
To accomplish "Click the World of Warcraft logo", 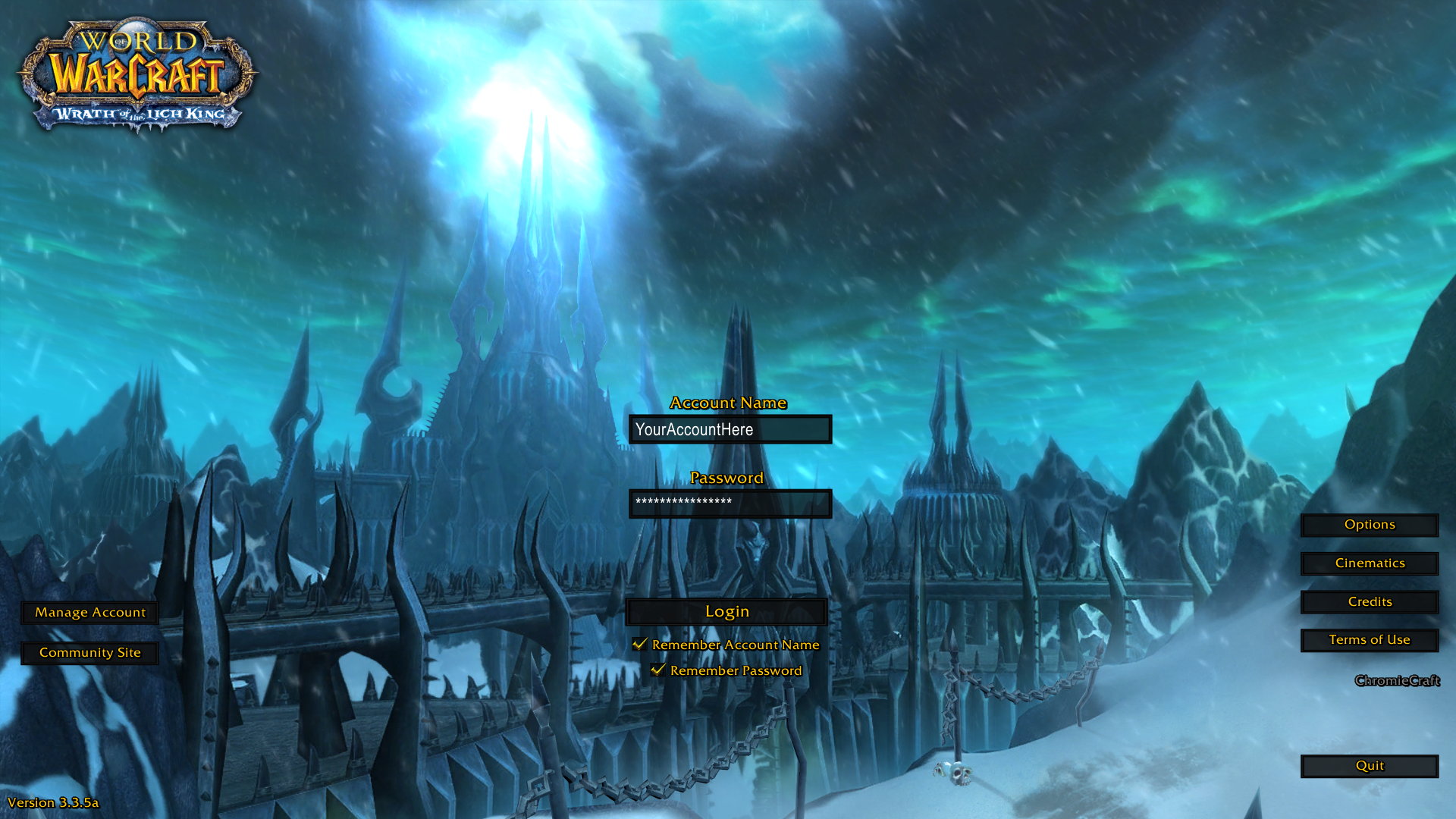I will pyautogui.click(x=136, y=64).
